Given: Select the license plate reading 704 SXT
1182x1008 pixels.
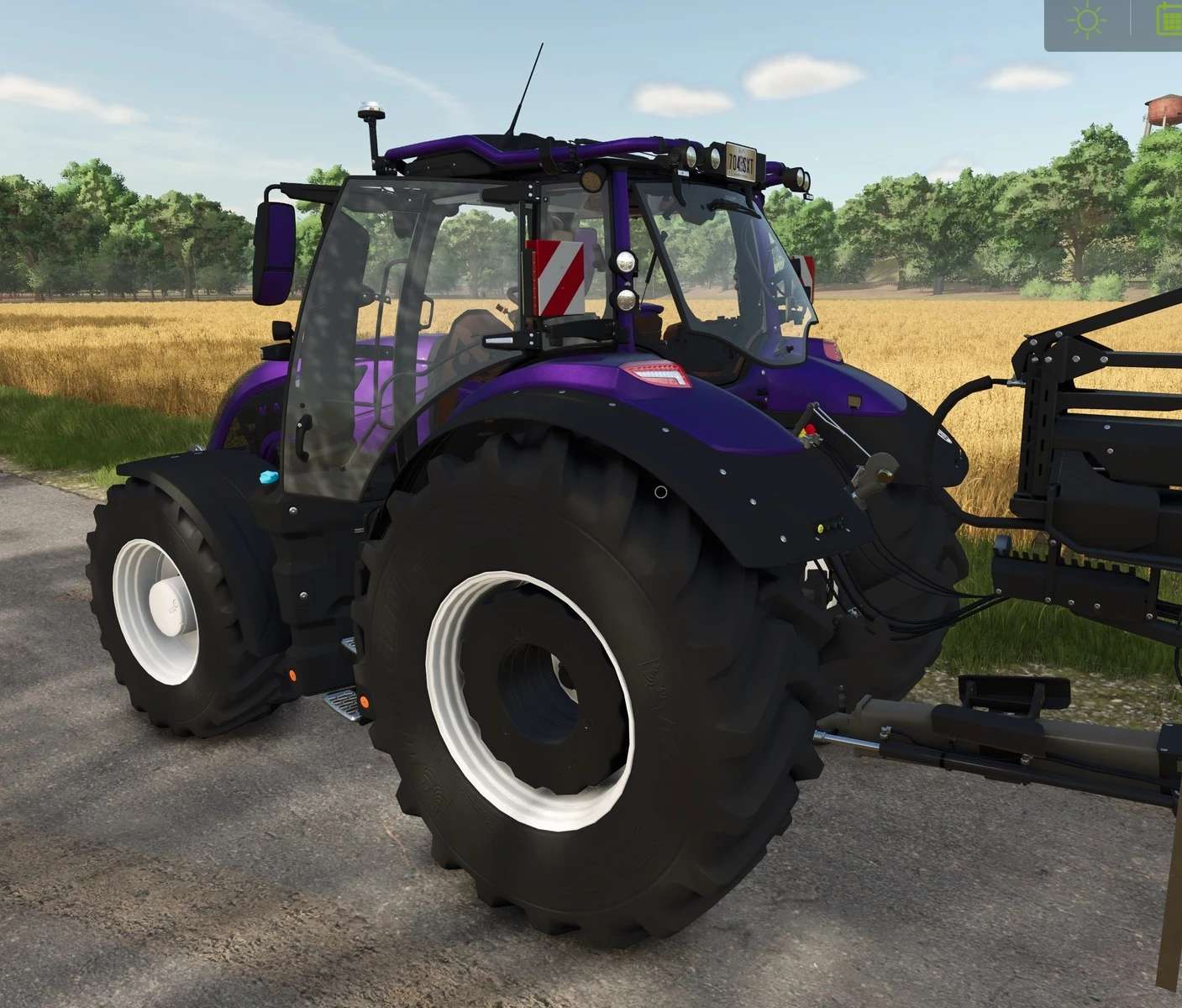Looking at the screenshot, I should (x=741, y=161).
